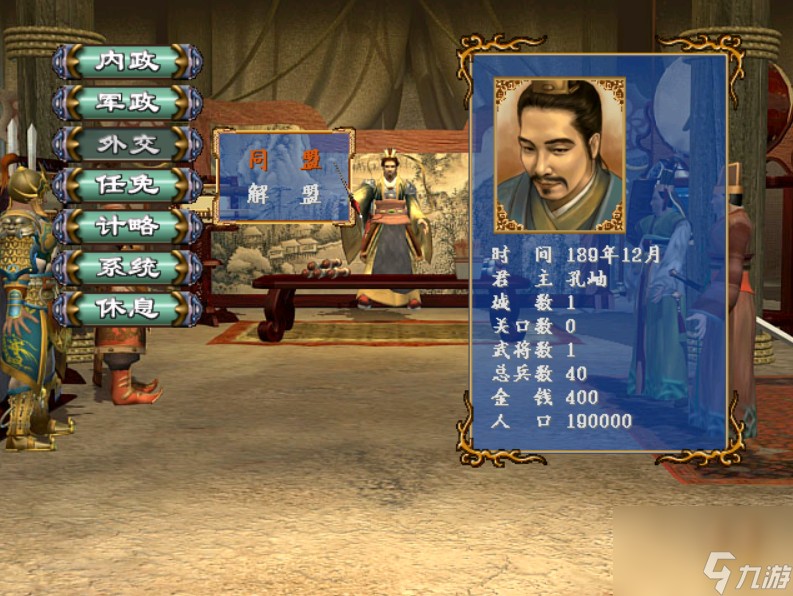This screenshot has width=793, height=596.
Task: Click the ruler portrait in info panel
Action: point(559,155)
